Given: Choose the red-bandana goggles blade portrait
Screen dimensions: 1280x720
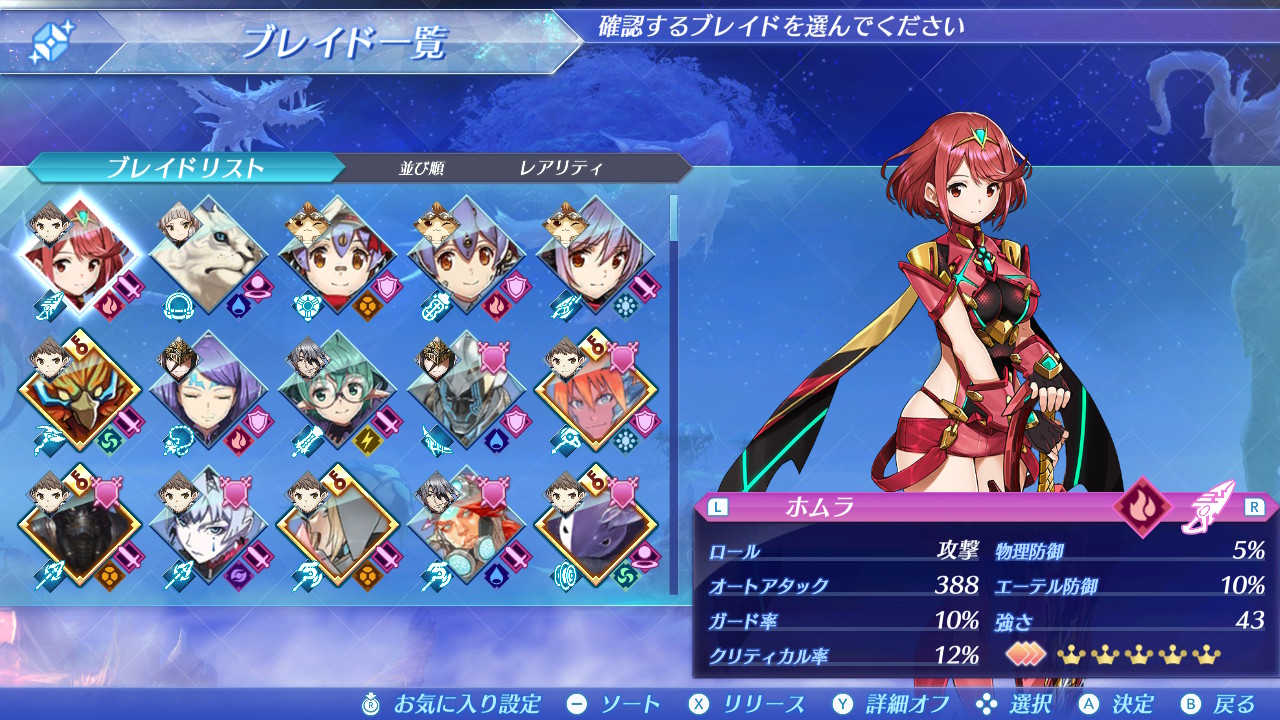Looking at the screenshot, I should click(467, 527).
